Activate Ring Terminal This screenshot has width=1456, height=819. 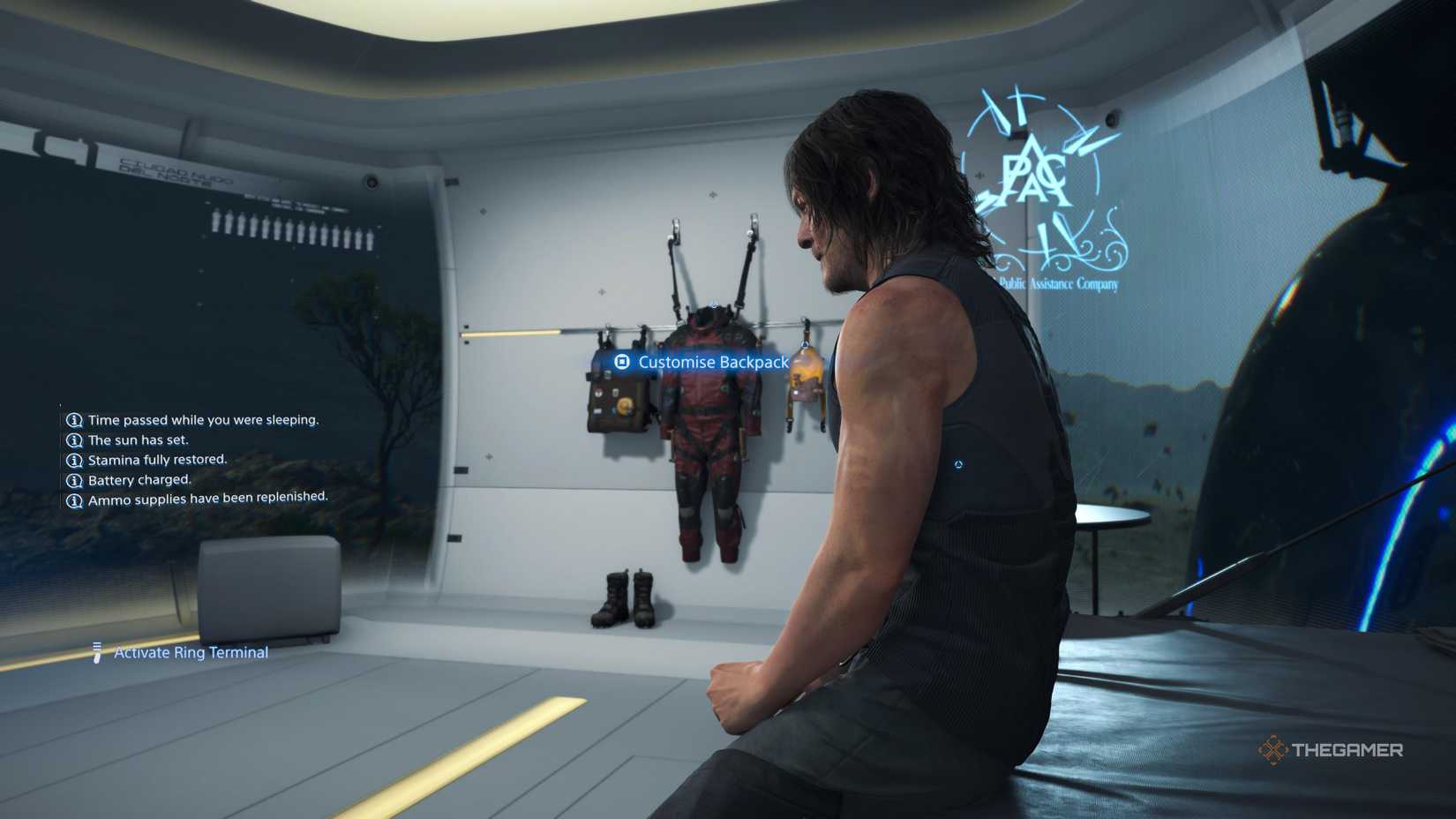click(188, 652)
